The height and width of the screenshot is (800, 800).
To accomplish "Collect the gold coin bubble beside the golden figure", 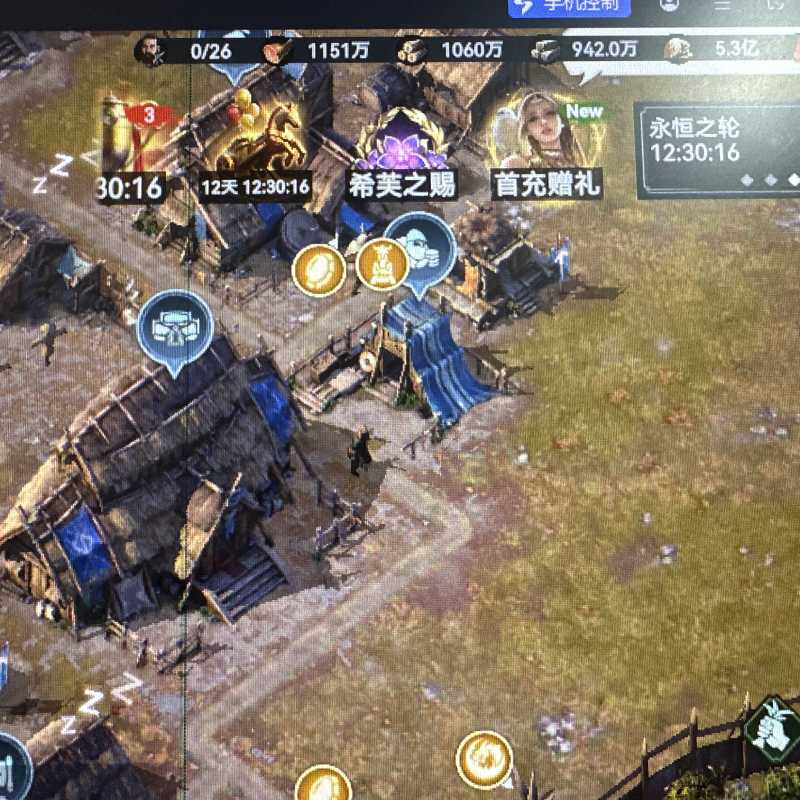I will coord(319,269).
